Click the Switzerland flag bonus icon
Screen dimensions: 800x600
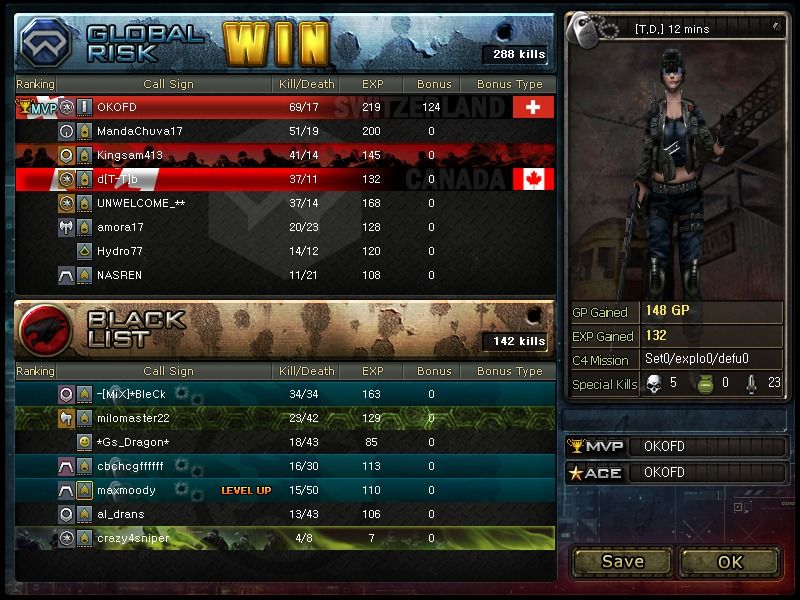pyautogui.click(x=533, y=107)
